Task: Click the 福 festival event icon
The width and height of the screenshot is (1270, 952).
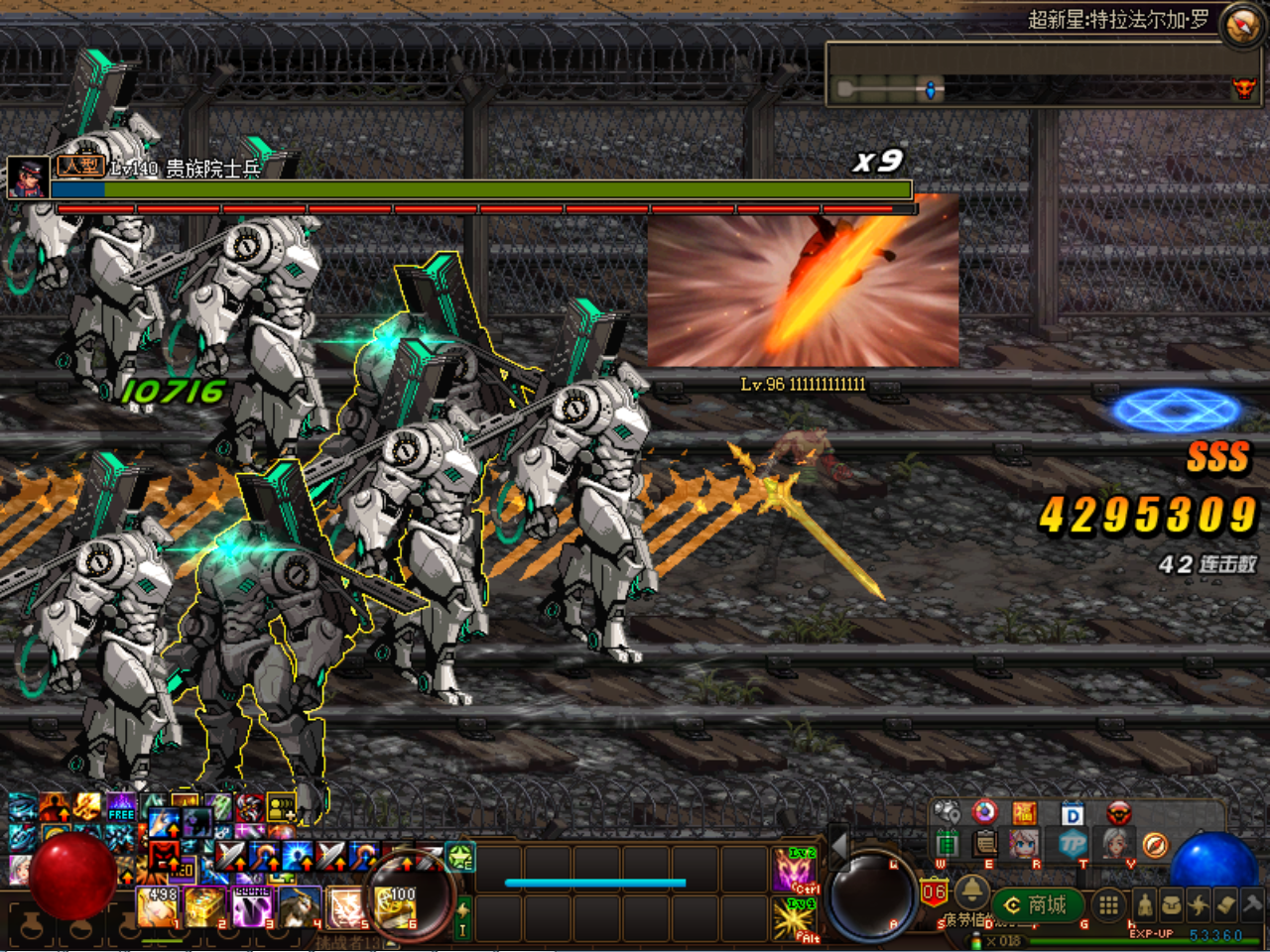Action: pyautogui.click(x=1027, y=812)
